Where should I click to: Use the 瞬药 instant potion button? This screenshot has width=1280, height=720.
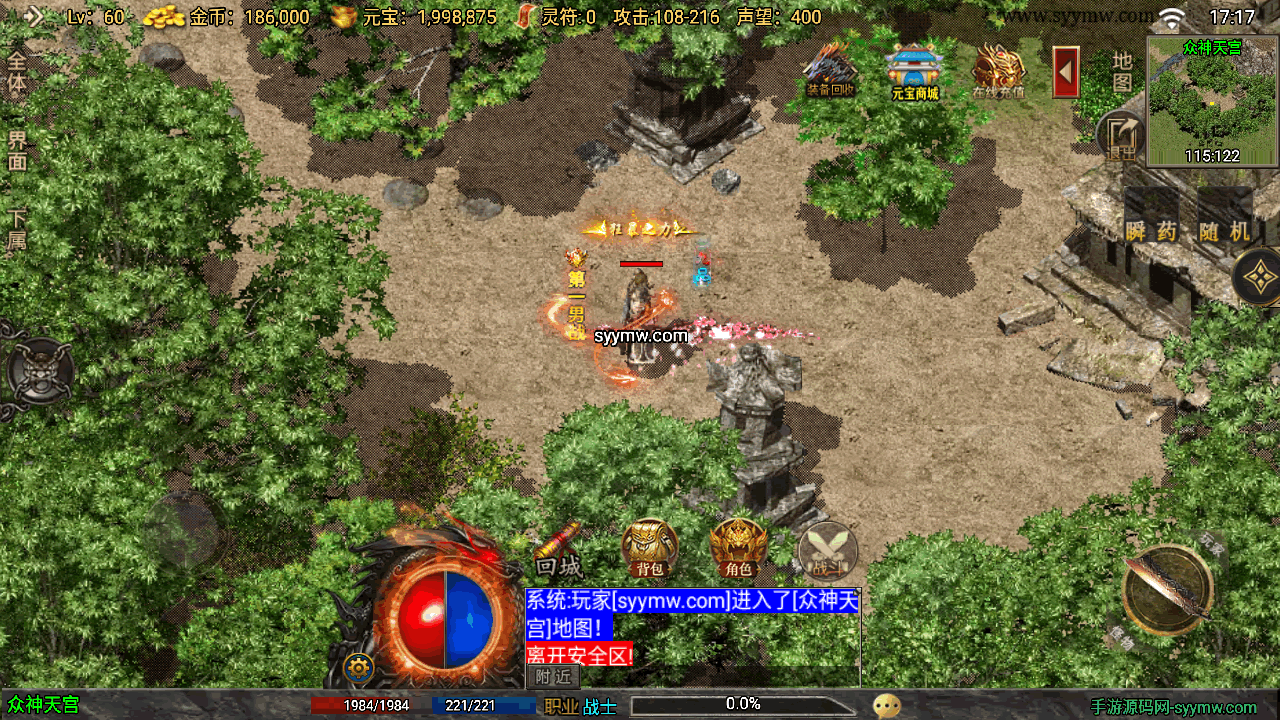pos(1151,230)
